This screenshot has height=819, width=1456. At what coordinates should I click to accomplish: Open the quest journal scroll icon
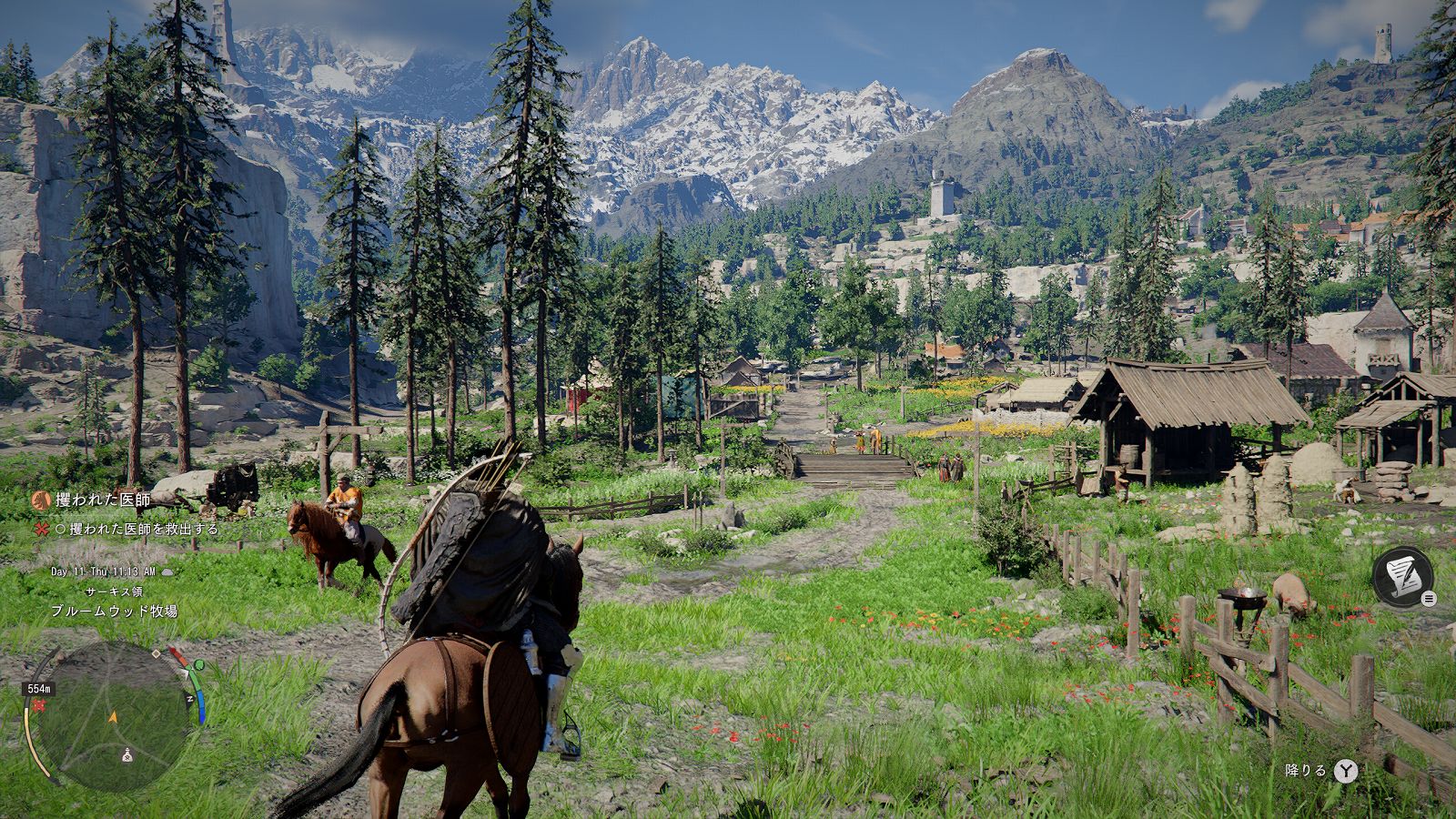pyautogui.click(x=1401, y=576)
